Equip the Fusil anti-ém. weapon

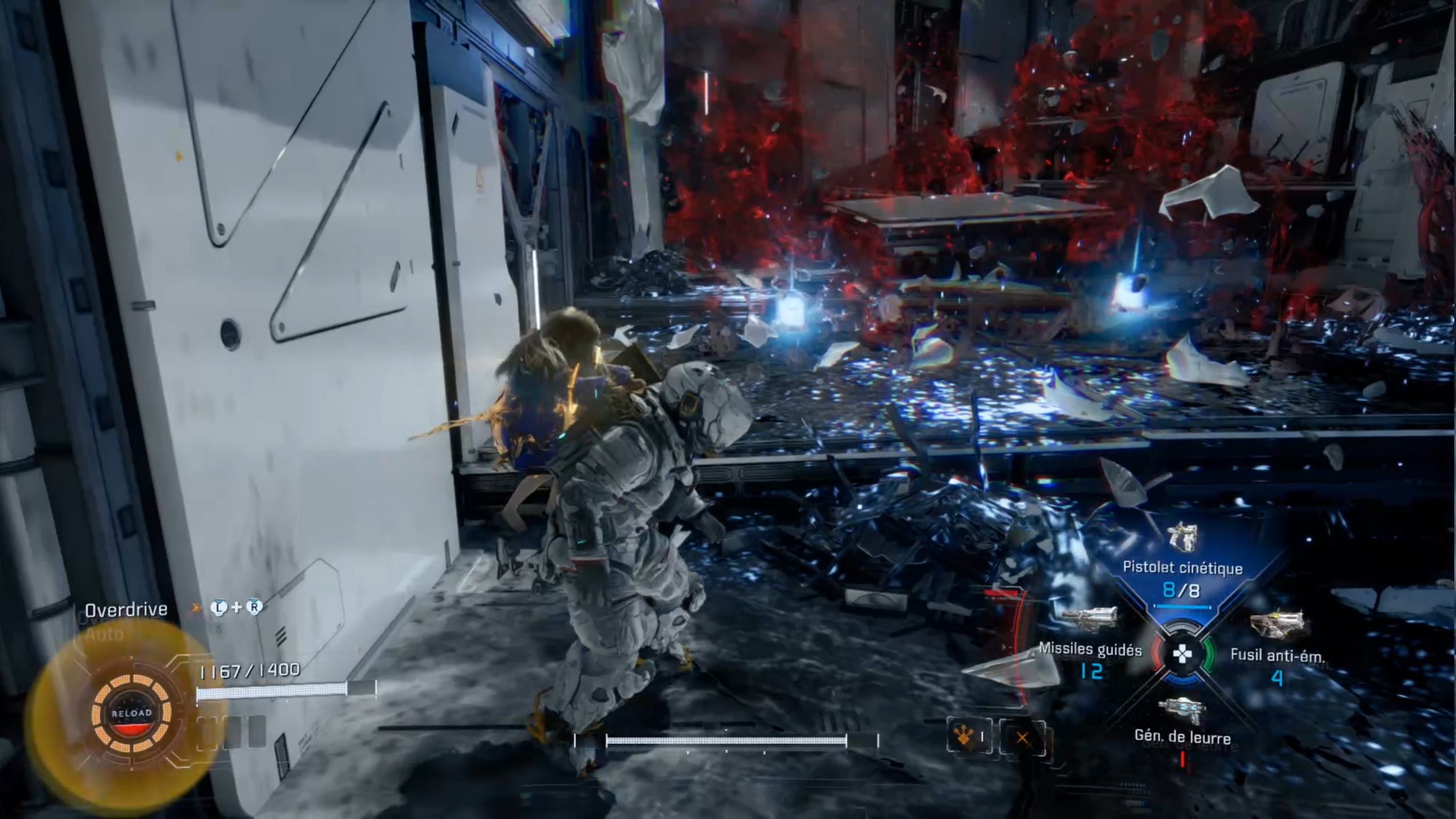tap(1277, 655)
